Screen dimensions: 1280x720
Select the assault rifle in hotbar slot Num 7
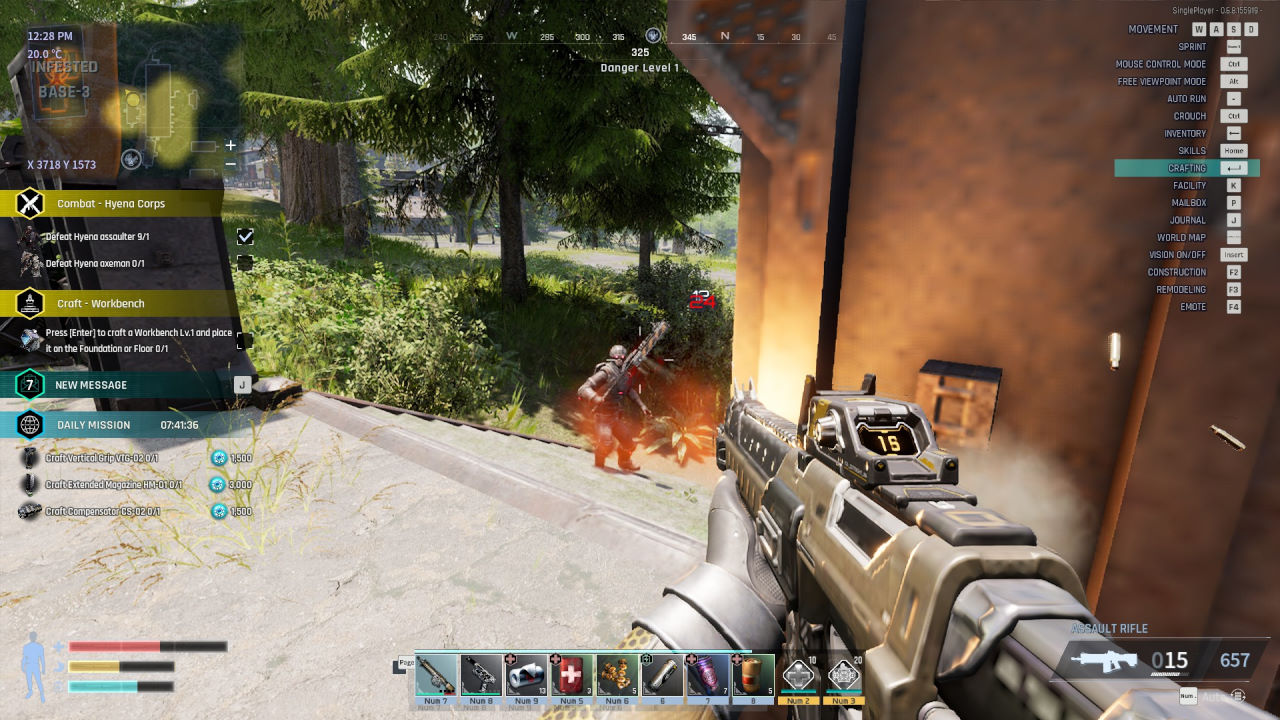(x=436, y=675)
